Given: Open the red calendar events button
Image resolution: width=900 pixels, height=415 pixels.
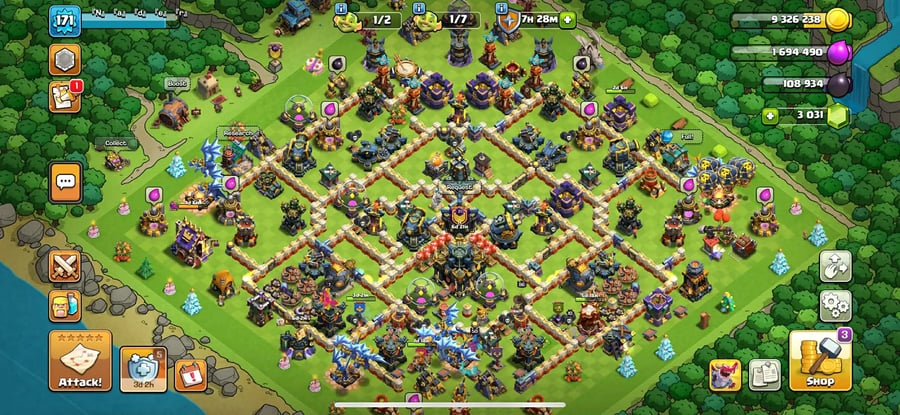Looking at the screenshot, I should (190, 375).
